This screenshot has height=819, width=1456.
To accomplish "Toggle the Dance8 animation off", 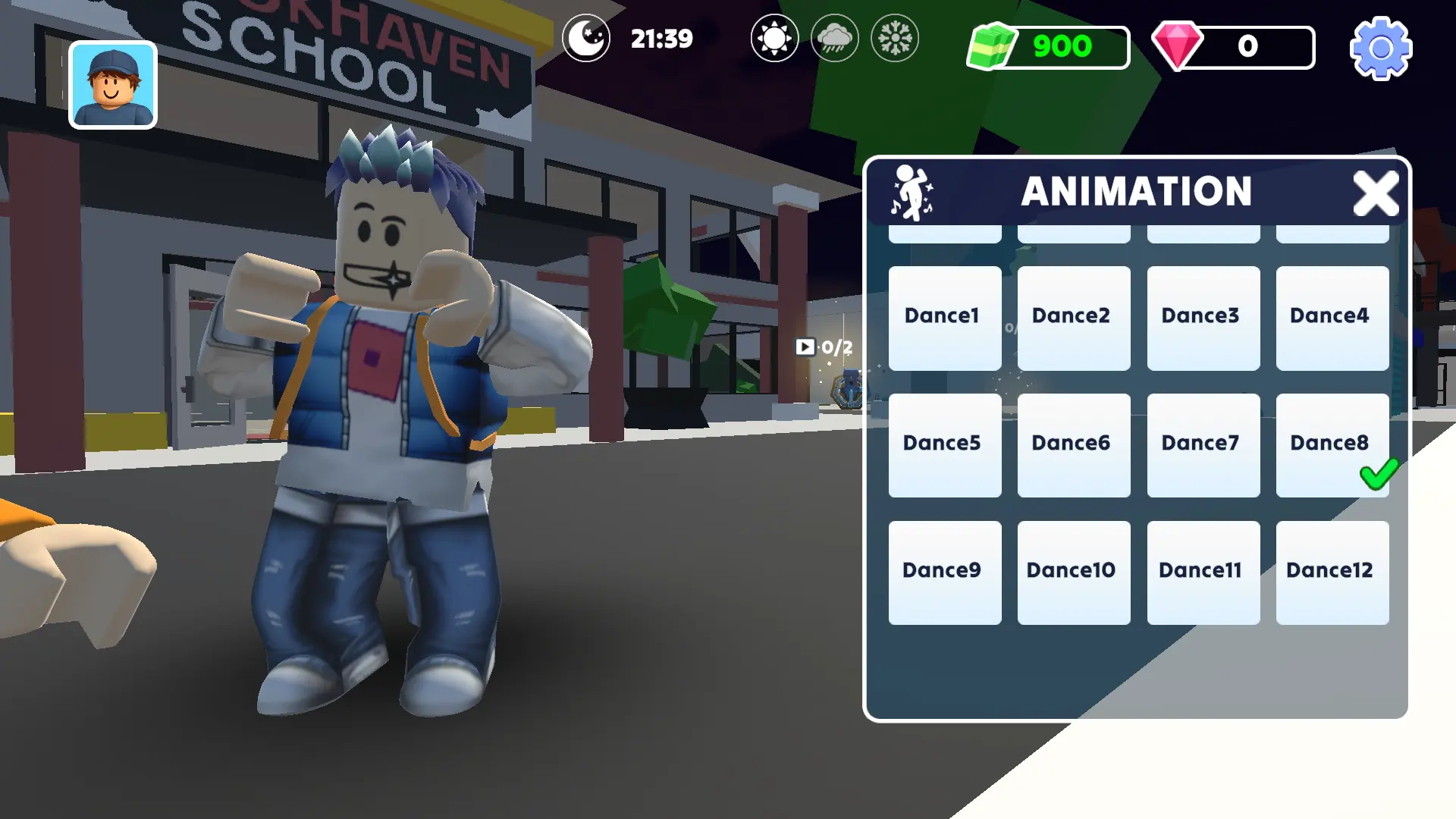I will [1332, 443].
